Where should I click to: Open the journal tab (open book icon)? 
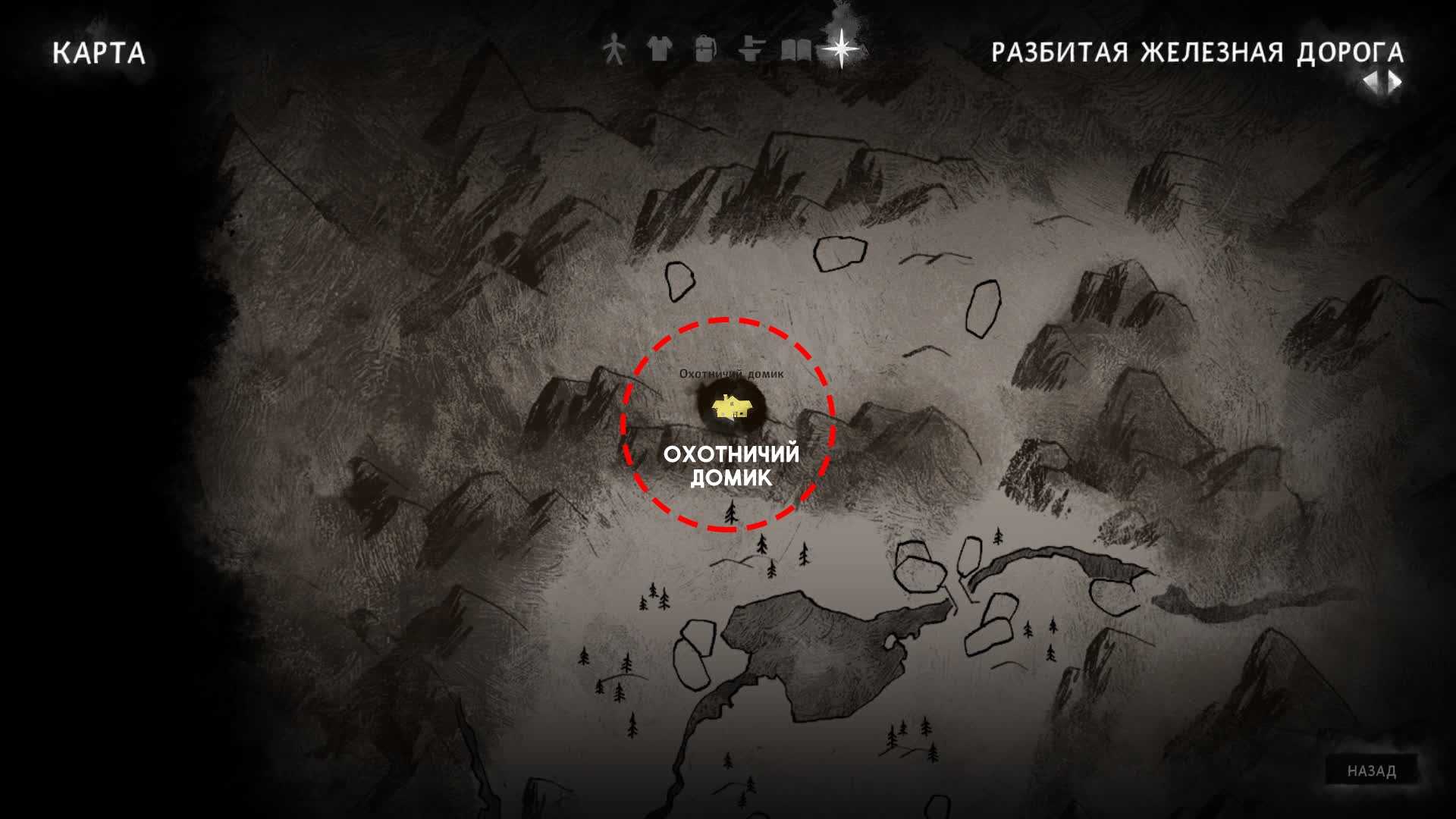[x=795, y=50]
